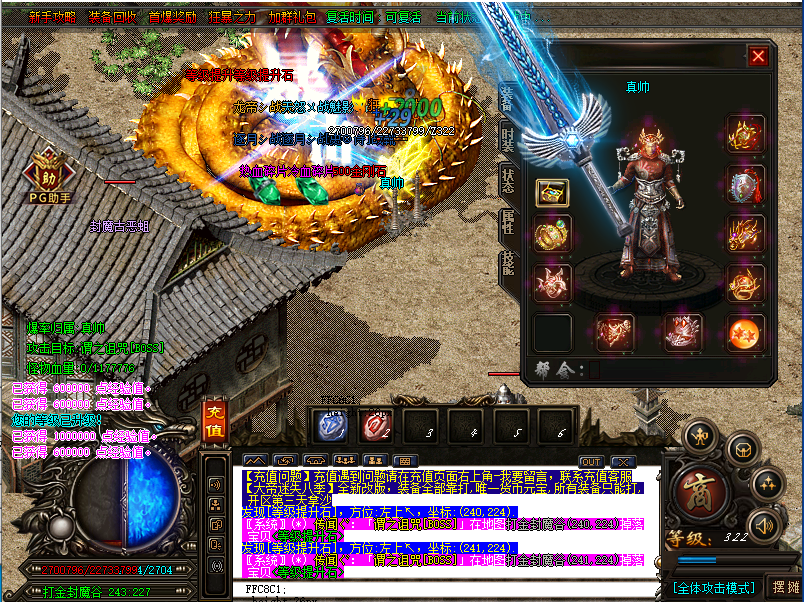Use the red potion in hotbar slot 2
Screen dimensions: 804x602
(376, 426)
